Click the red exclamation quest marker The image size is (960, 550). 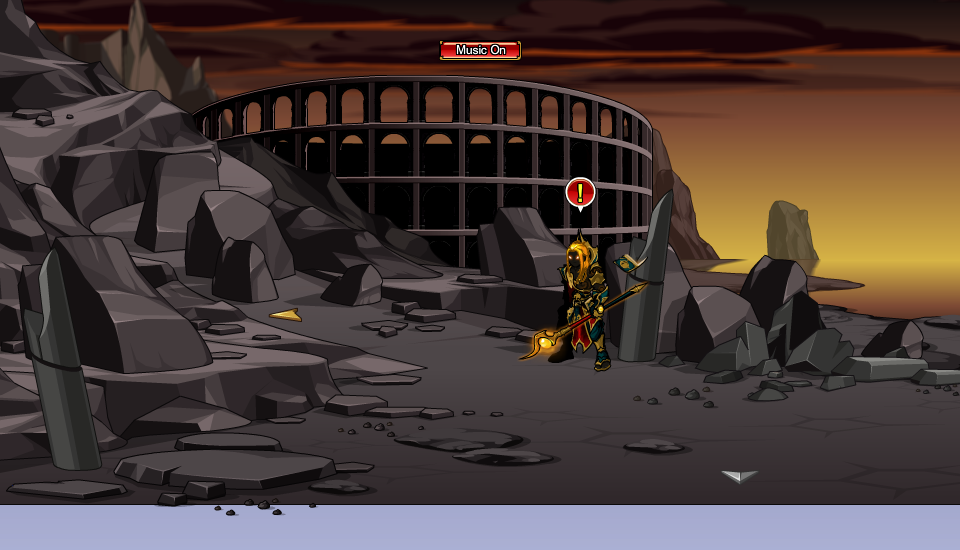[x=580, y=193]
